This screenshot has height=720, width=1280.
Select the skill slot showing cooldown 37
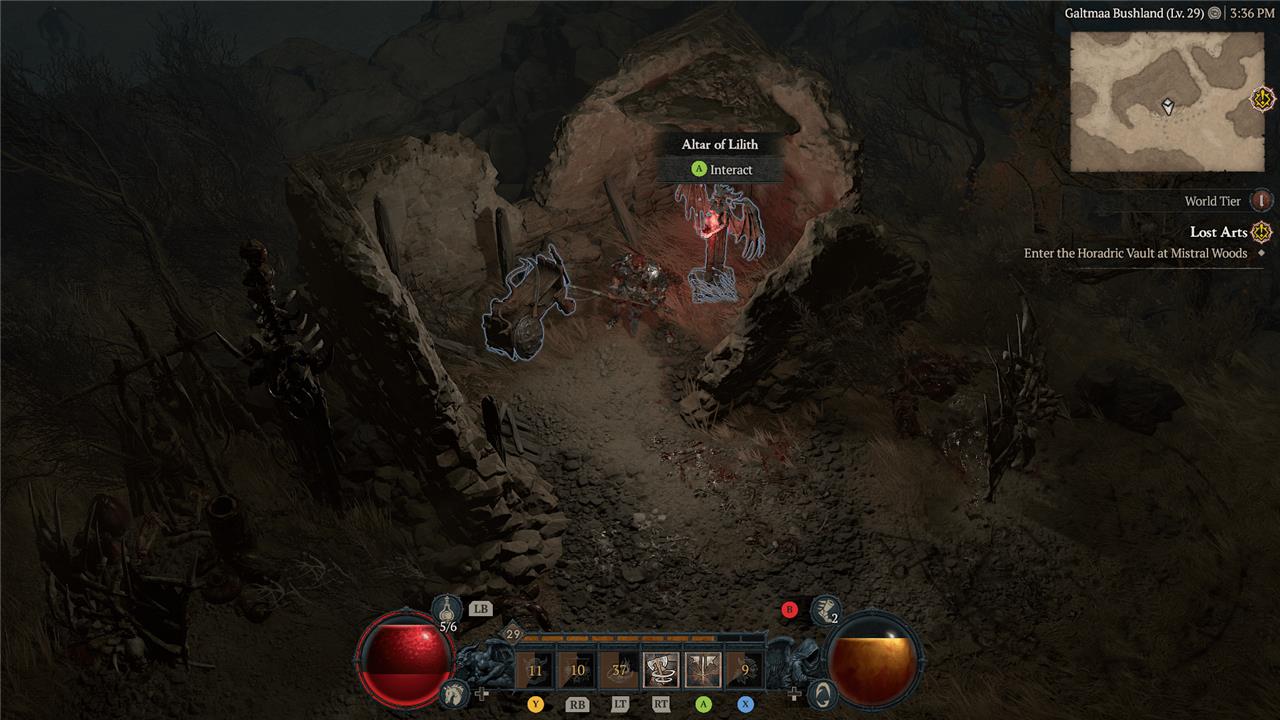click(619, 670)
